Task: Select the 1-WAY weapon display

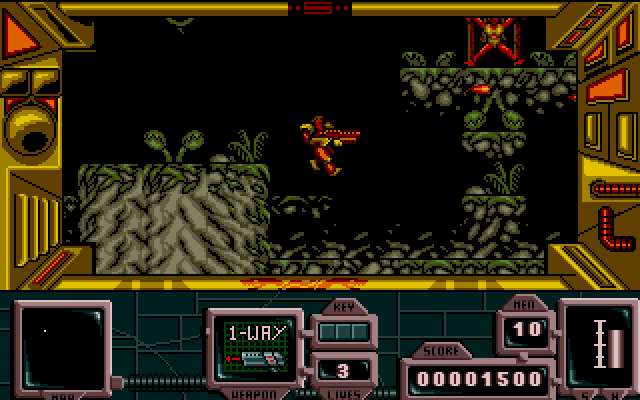Action: pyautogui.click(x=257, y=344)
